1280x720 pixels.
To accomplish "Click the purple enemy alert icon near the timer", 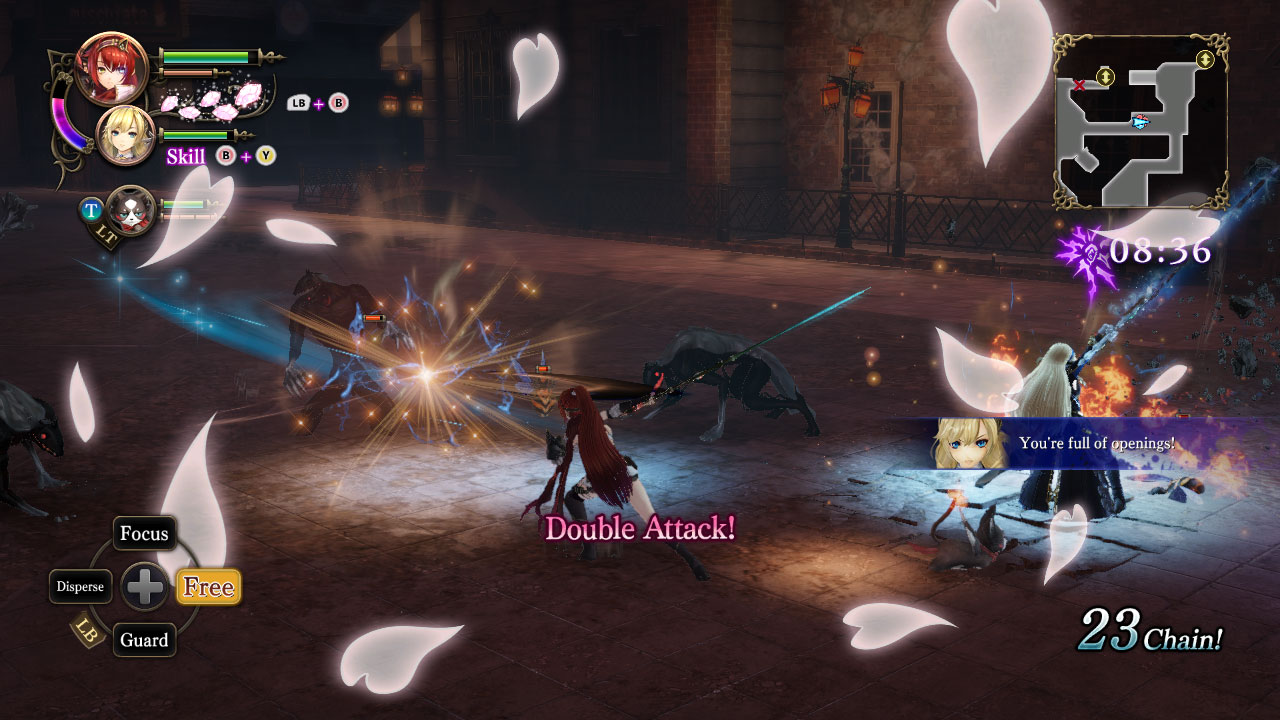I will 1082,250.
